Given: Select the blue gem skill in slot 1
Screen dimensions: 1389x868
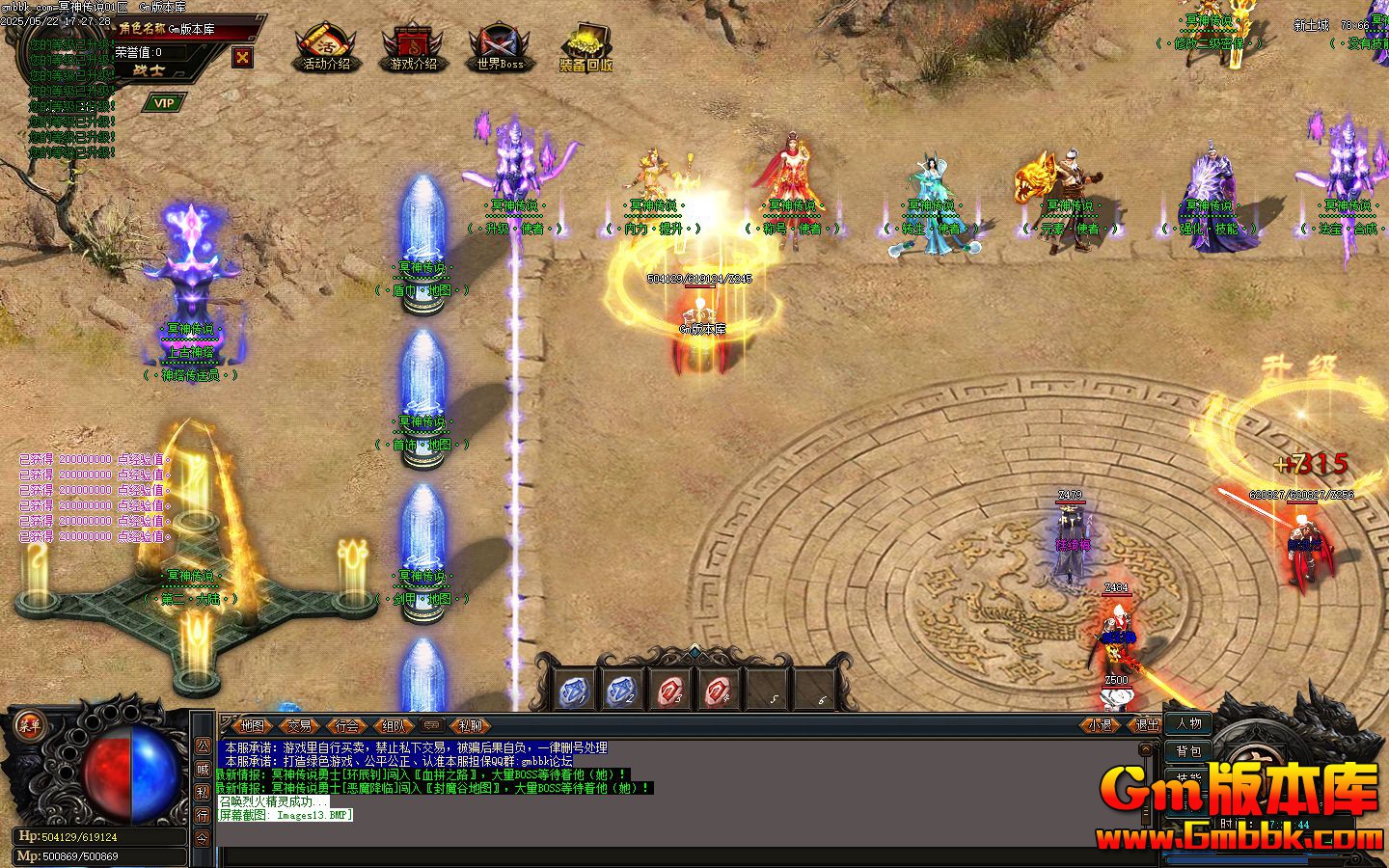Looking at the screenshot, I should 576,689.
